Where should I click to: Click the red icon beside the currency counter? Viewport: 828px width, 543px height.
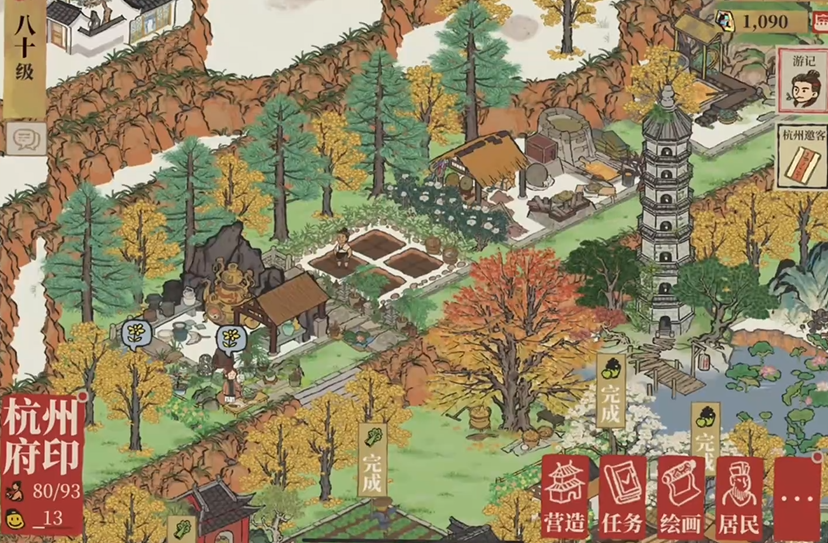click(820, 20)
